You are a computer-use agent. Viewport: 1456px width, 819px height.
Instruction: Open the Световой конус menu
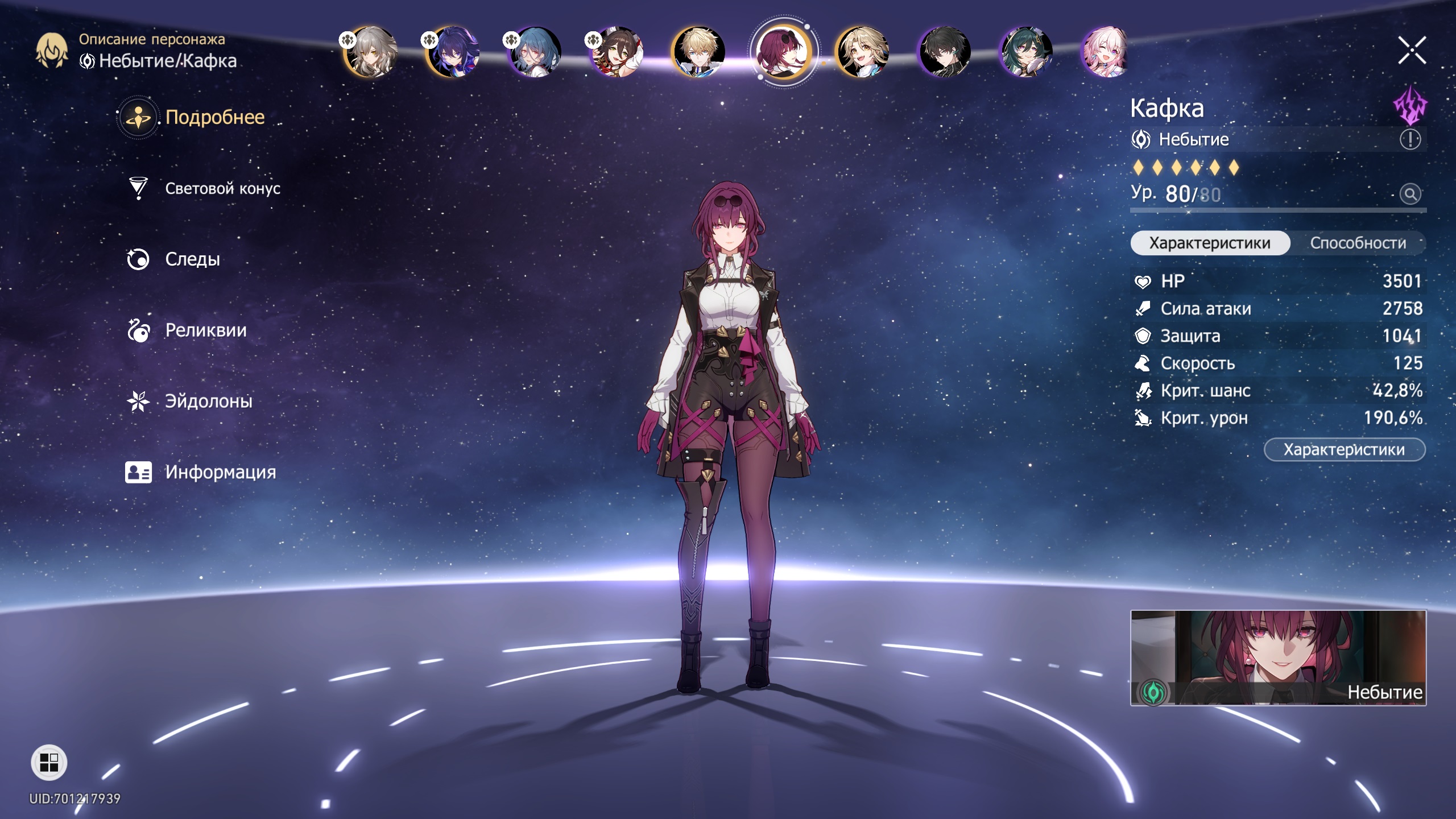tap(222, 188)
